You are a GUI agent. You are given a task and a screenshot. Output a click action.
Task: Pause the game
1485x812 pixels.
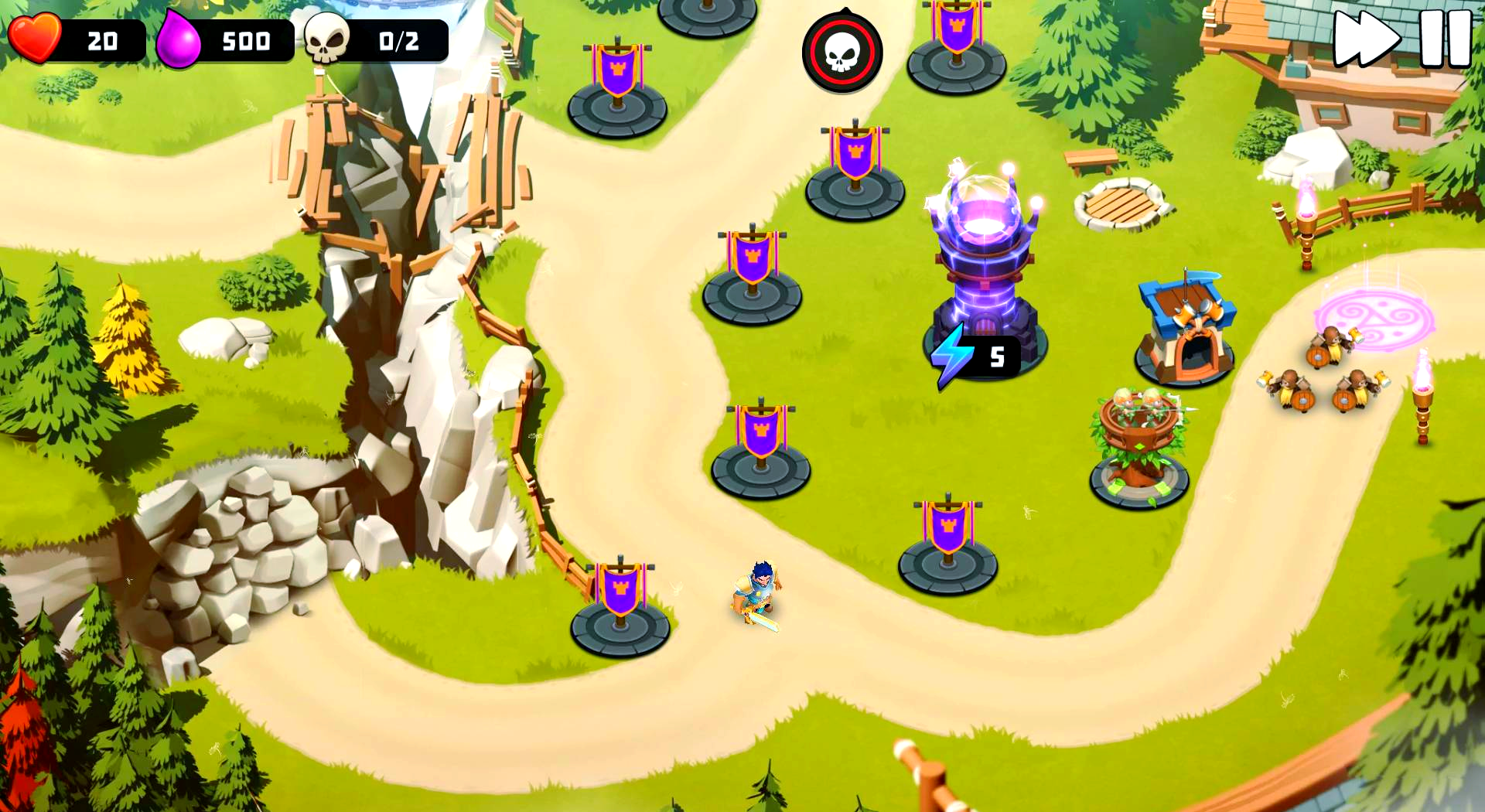[1445, 39]
